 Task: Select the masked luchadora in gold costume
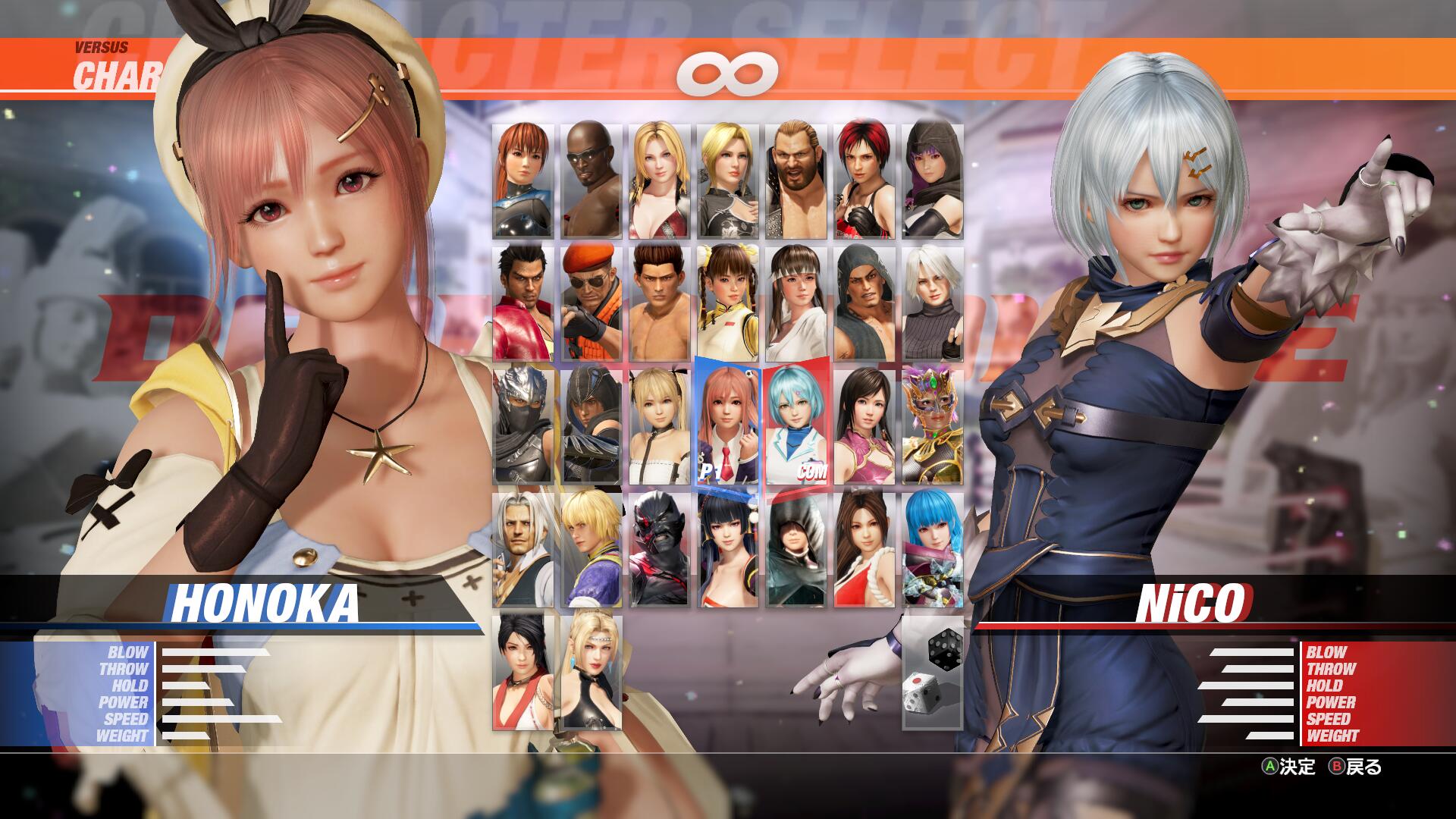point(933,426)
